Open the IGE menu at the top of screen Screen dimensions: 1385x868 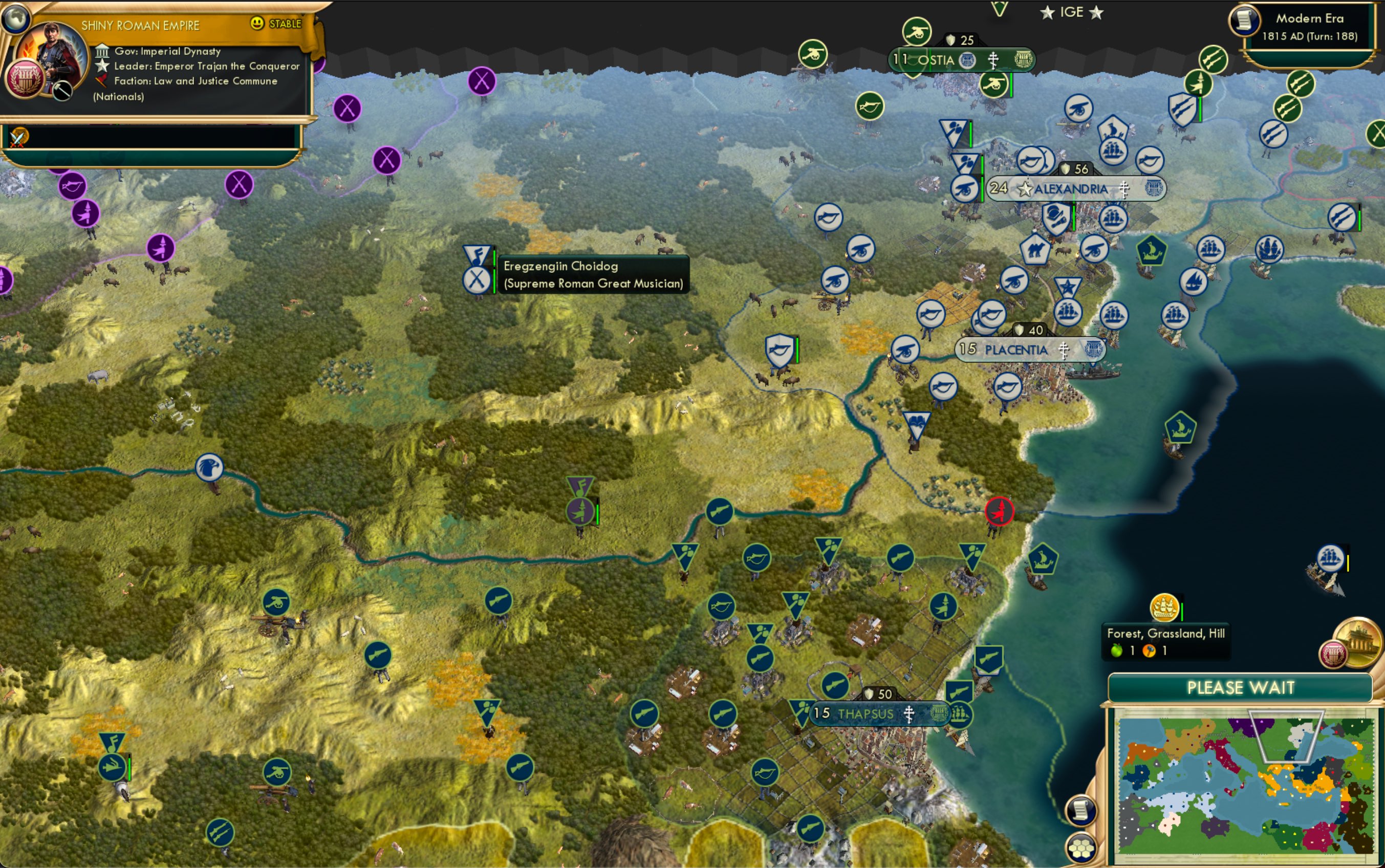point(1073,11)
